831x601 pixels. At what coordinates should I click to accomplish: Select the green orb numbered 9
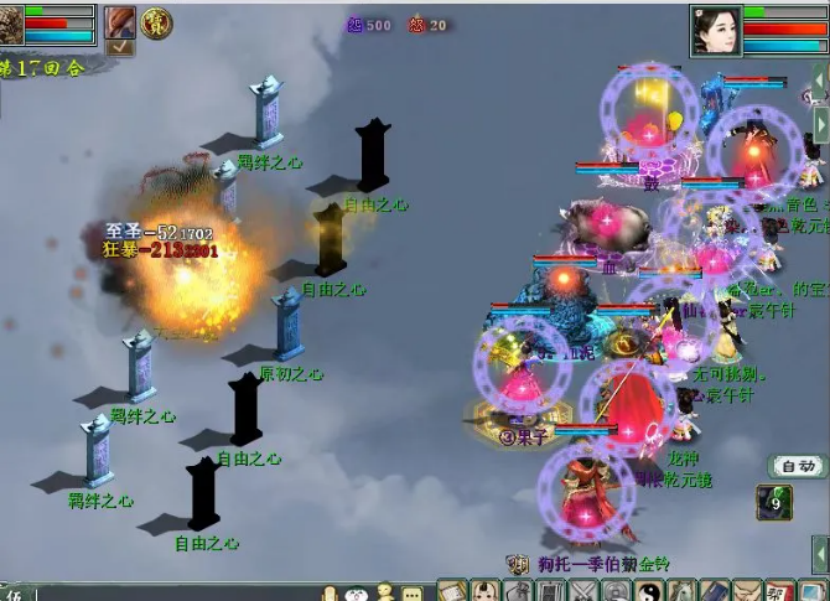[x=774, y=502]
